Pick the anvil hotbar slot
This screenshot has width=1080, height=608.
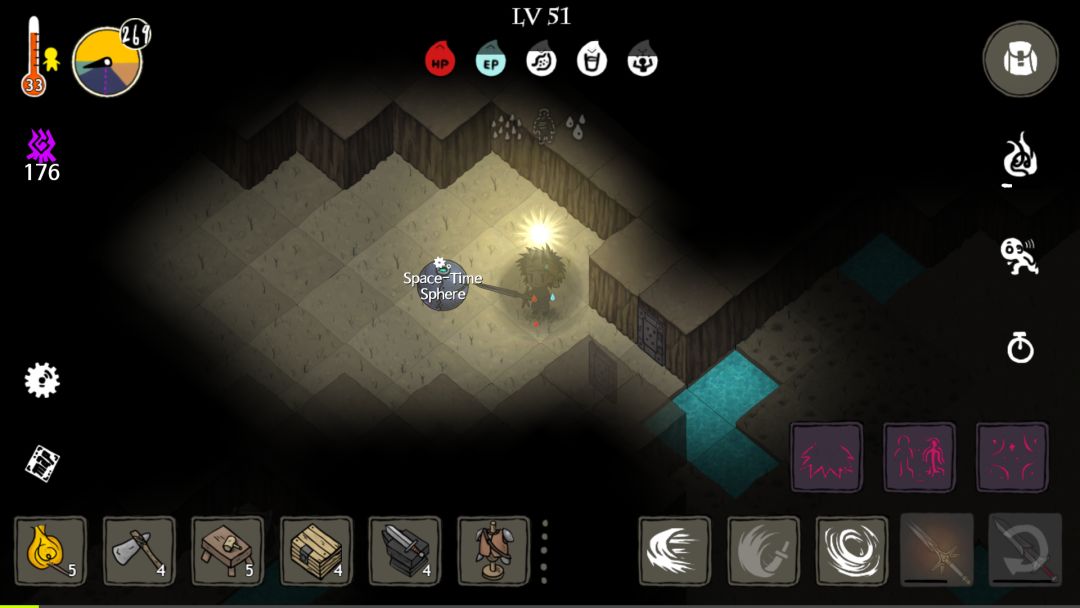[x=404, y=550]
